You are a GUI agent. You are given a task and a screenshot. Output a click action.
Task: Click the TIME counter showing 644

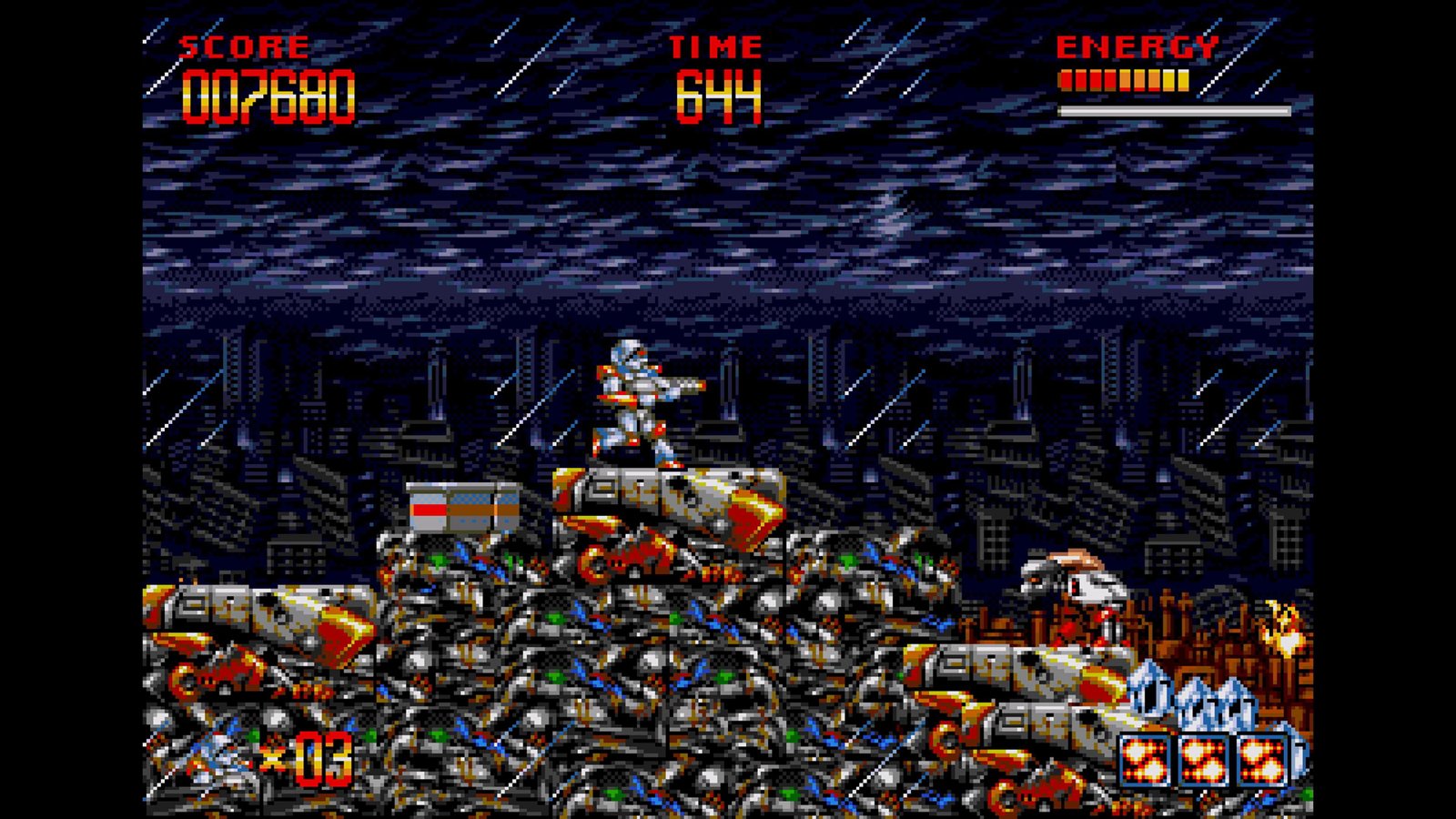[x=719, y=91]
